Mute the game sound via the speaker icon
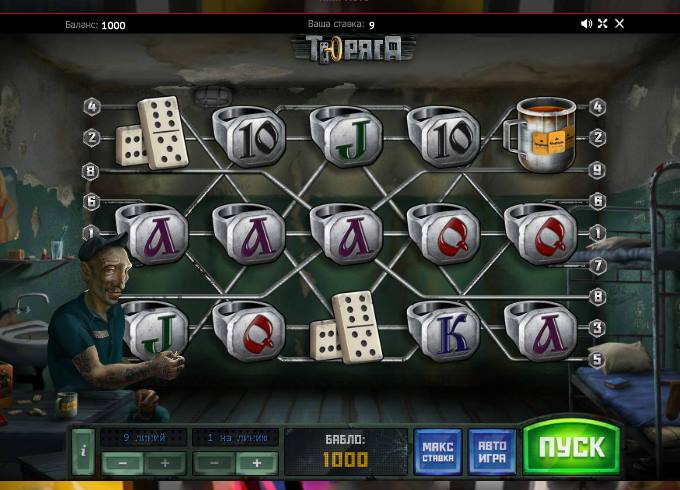The image size is (680, 490). point(587,24)
